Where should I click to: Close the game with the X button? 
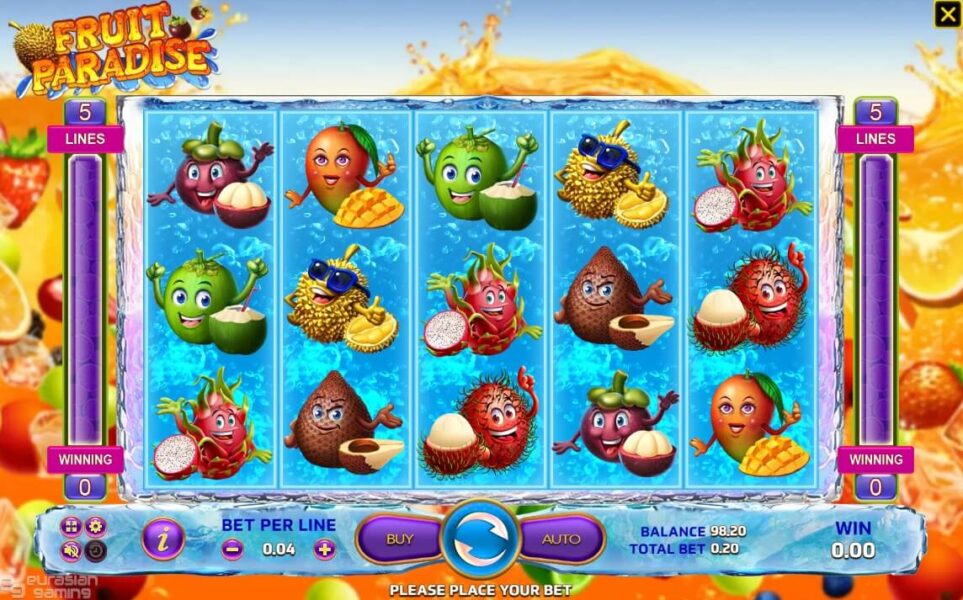[946, 14]
